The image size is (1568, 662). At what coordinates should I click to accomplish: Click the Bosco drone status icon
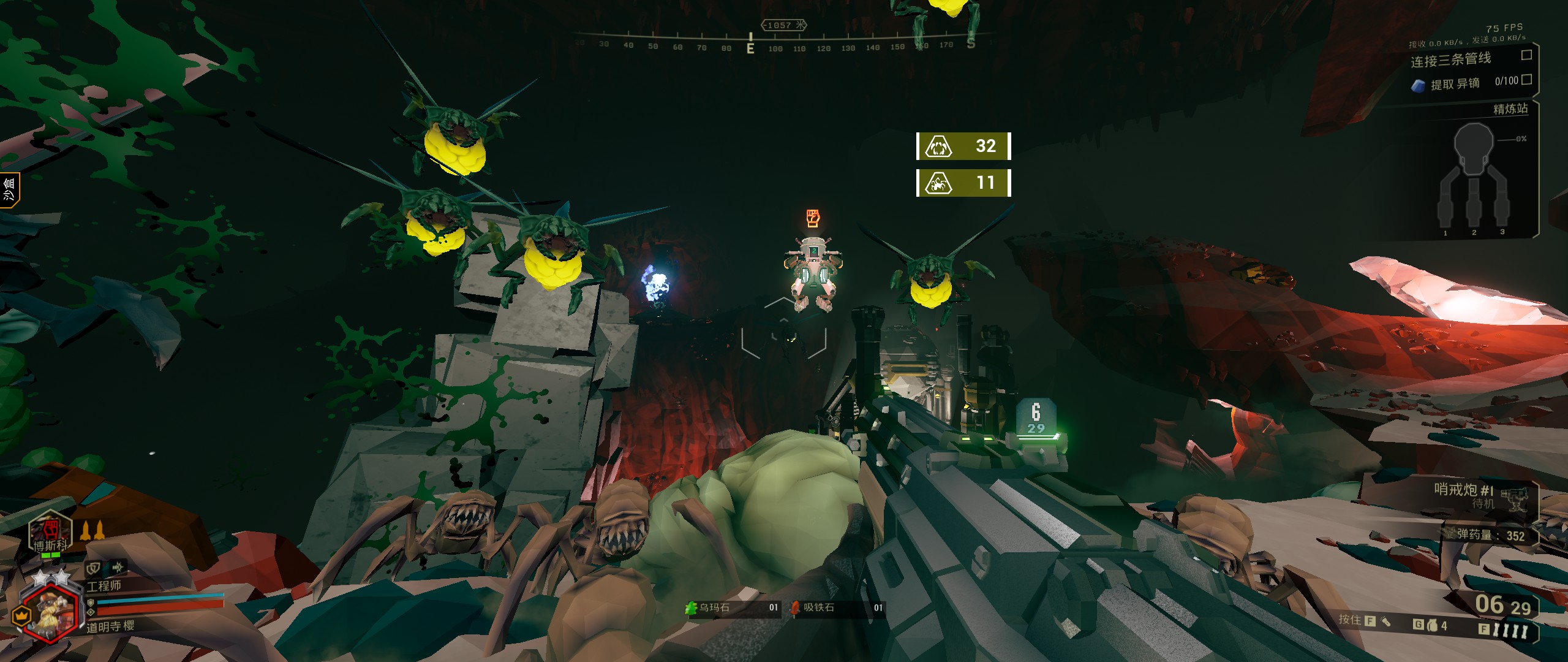pyautogui.click(x=50, y=532)
